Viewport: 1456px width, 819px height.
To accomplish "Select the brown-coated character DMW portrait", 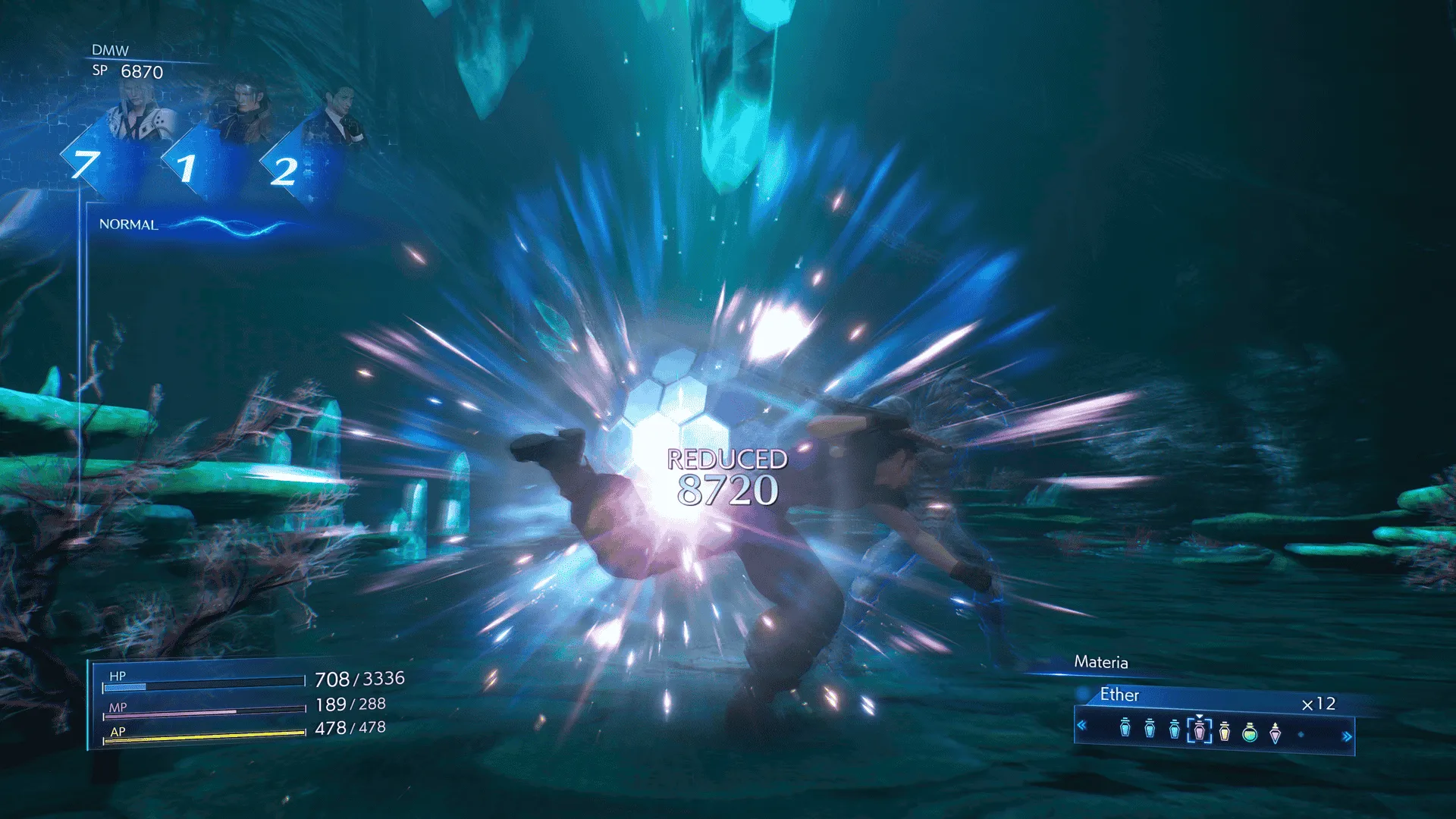I will [241, 114].
